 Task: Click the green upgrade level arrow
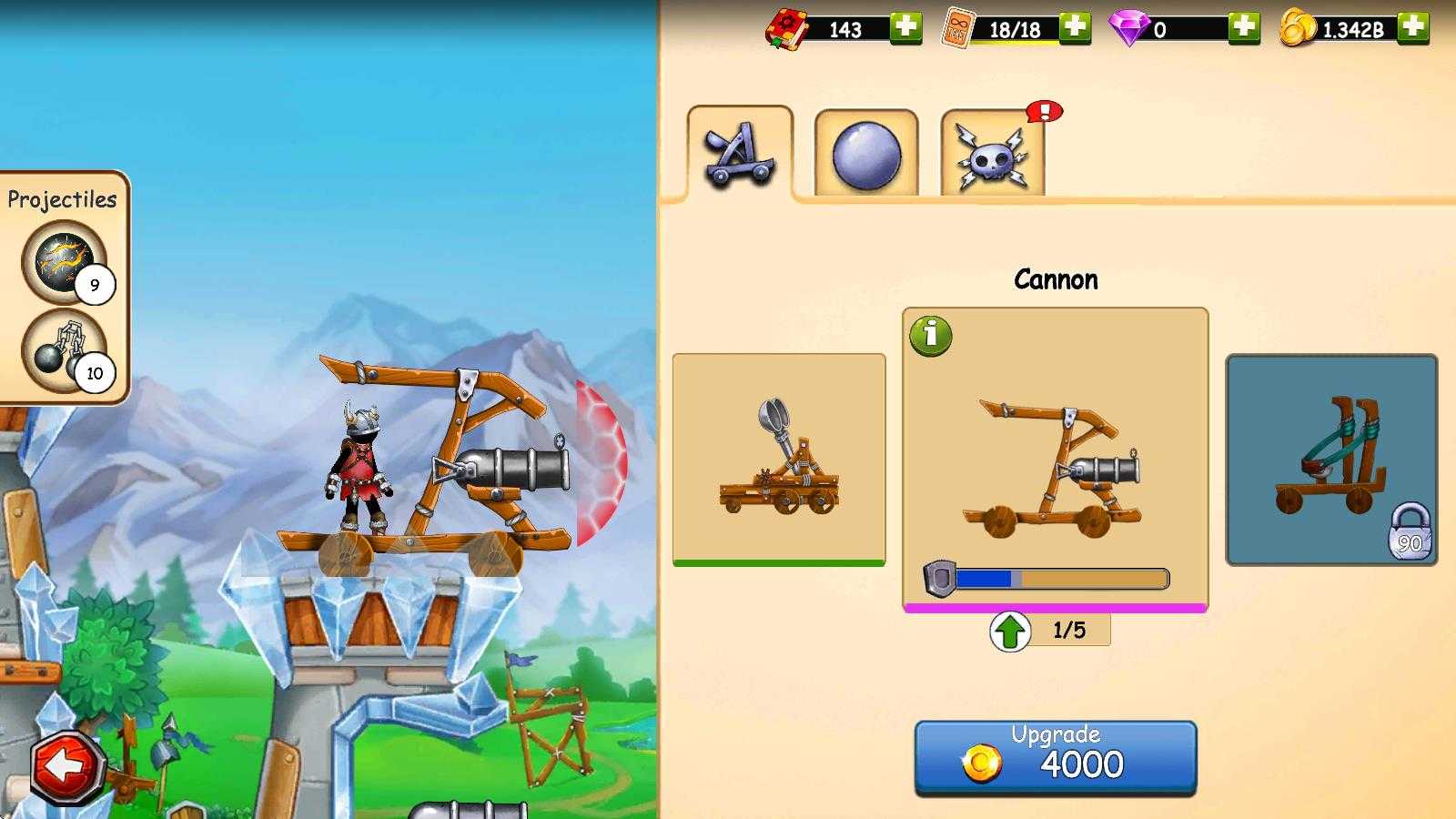(1010, 631)
